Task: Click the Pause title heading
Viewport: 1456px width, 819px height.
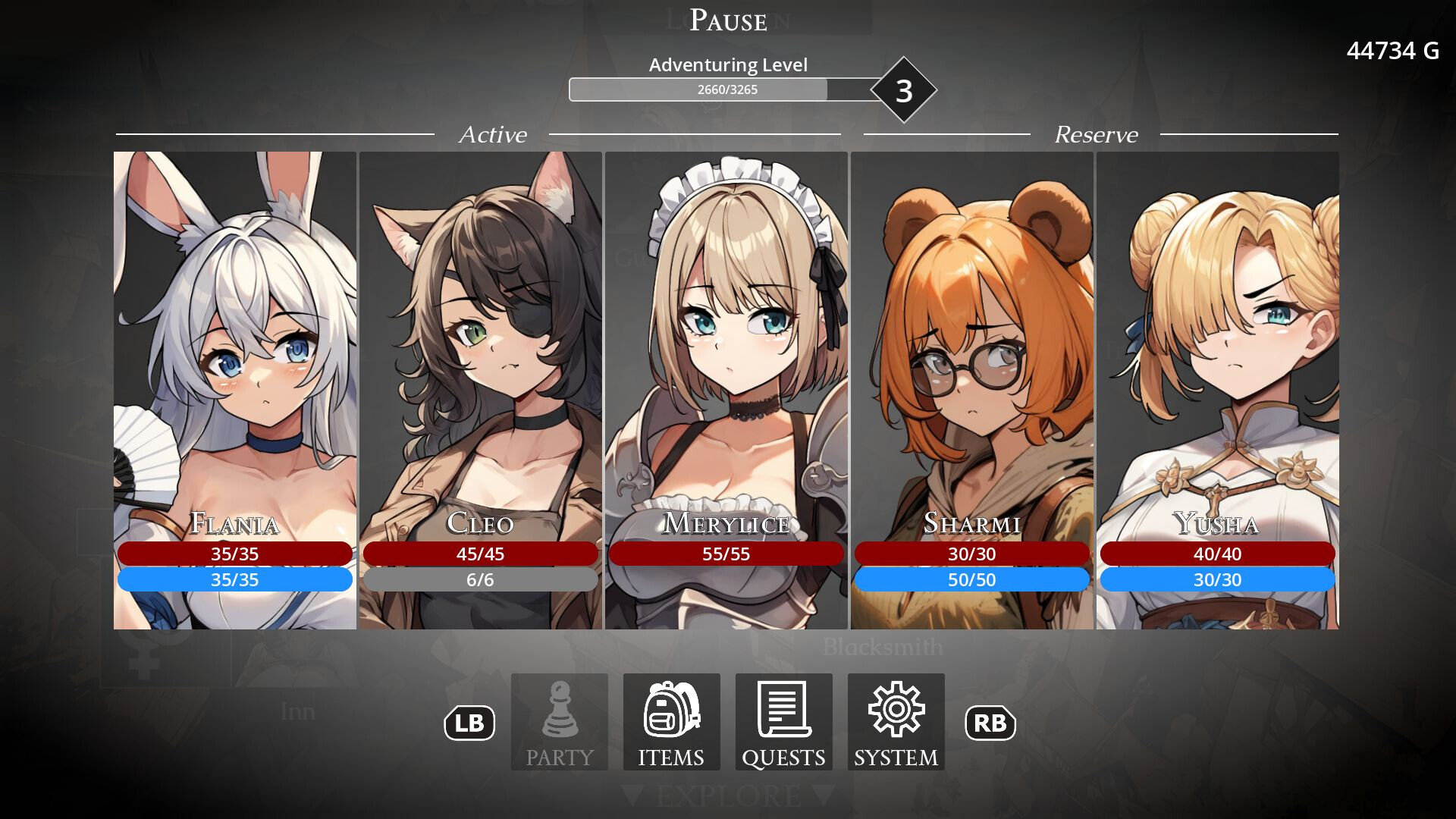Action: (x=726, y=20)
